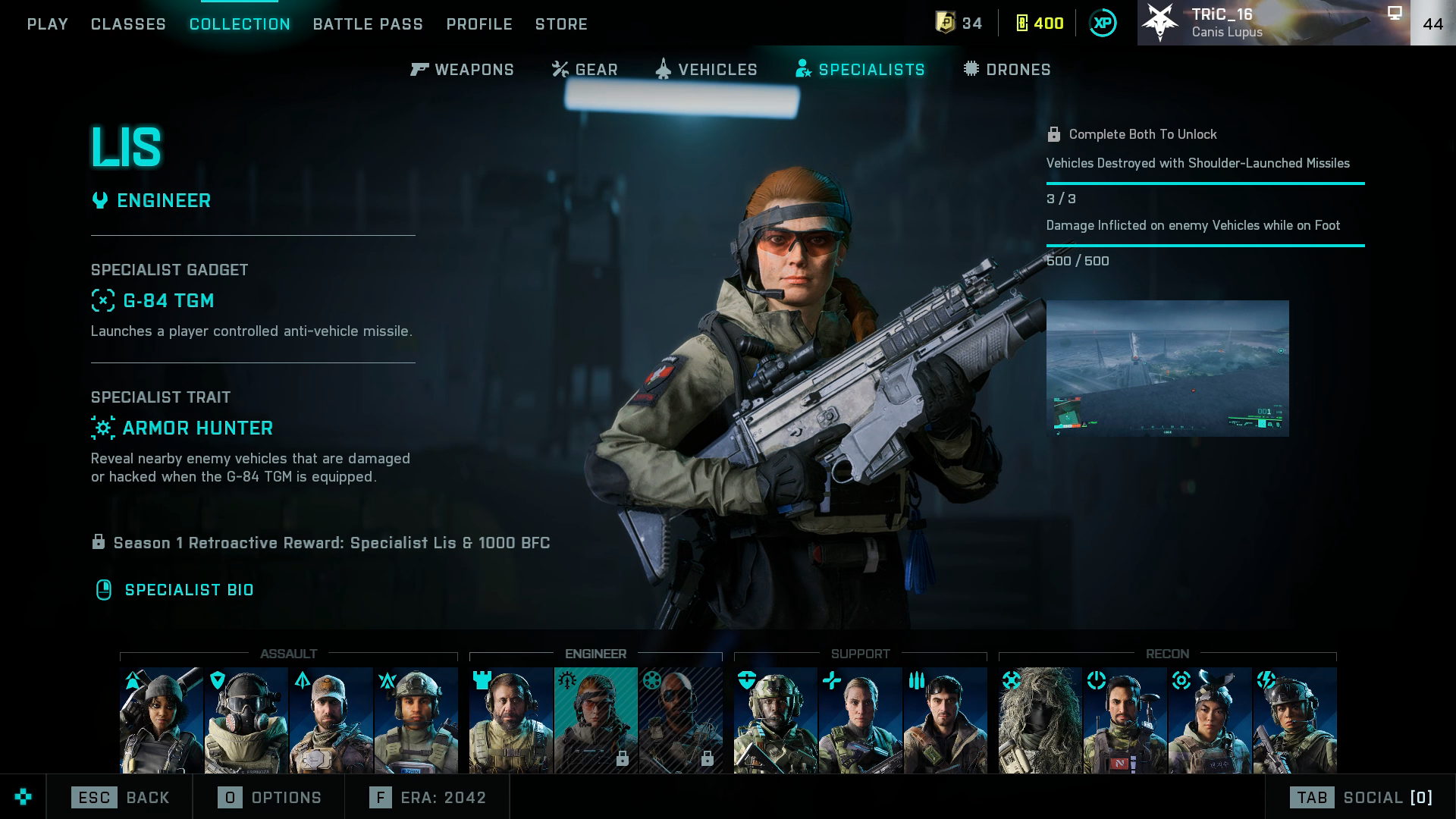
Task: Open the Store tab
Action: 561,24
